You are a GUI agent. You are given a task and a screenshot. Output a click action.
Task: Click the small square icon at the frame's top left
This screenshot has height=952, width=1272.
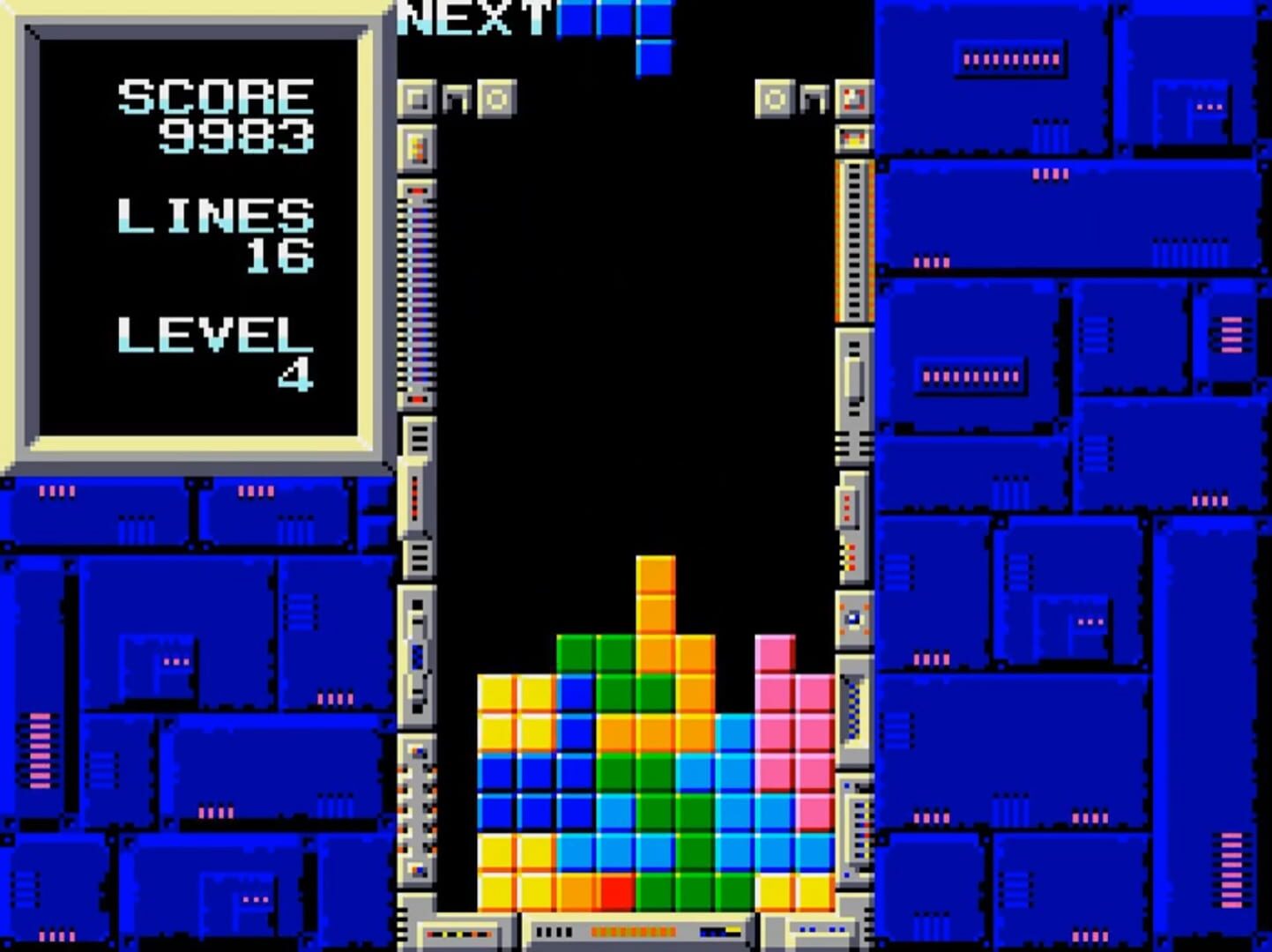click(414, 99)
